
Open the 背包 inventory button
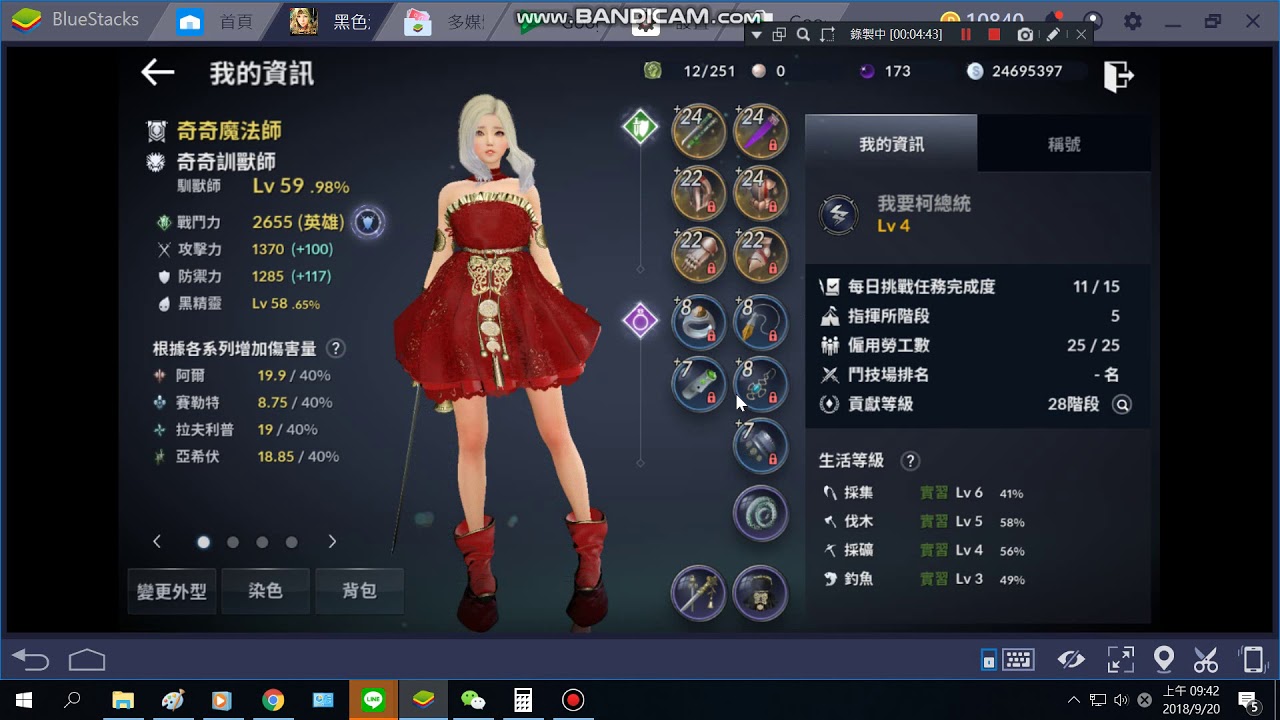tap(359, 591)
